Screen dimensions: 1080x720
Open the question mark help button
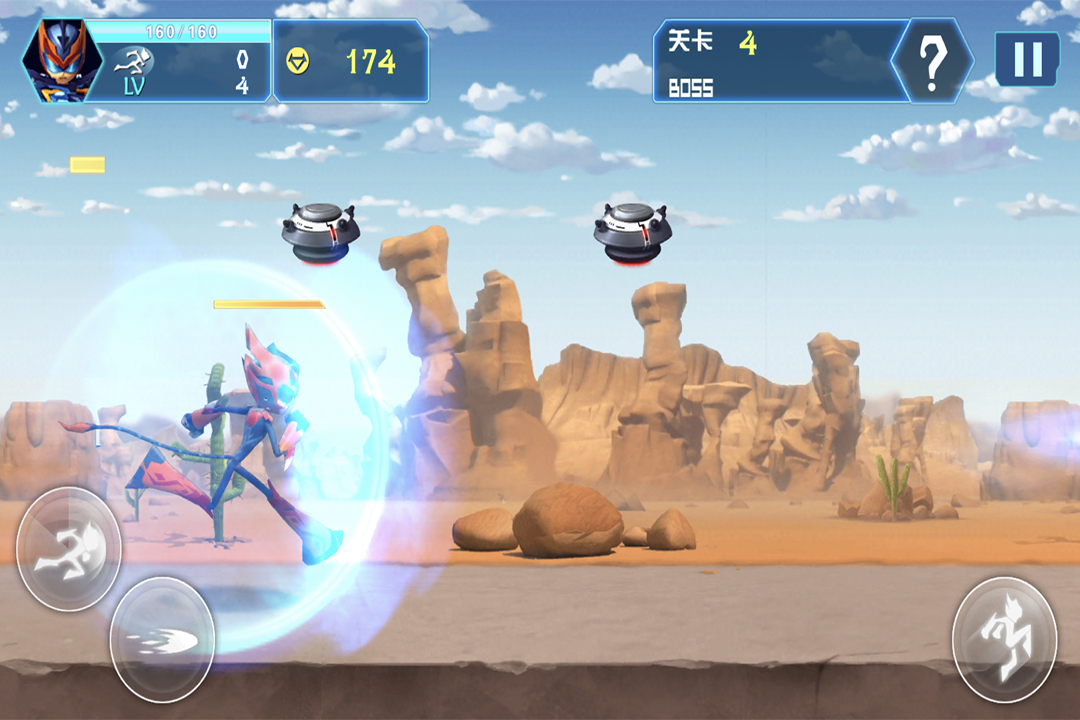[x=932, y=61]
